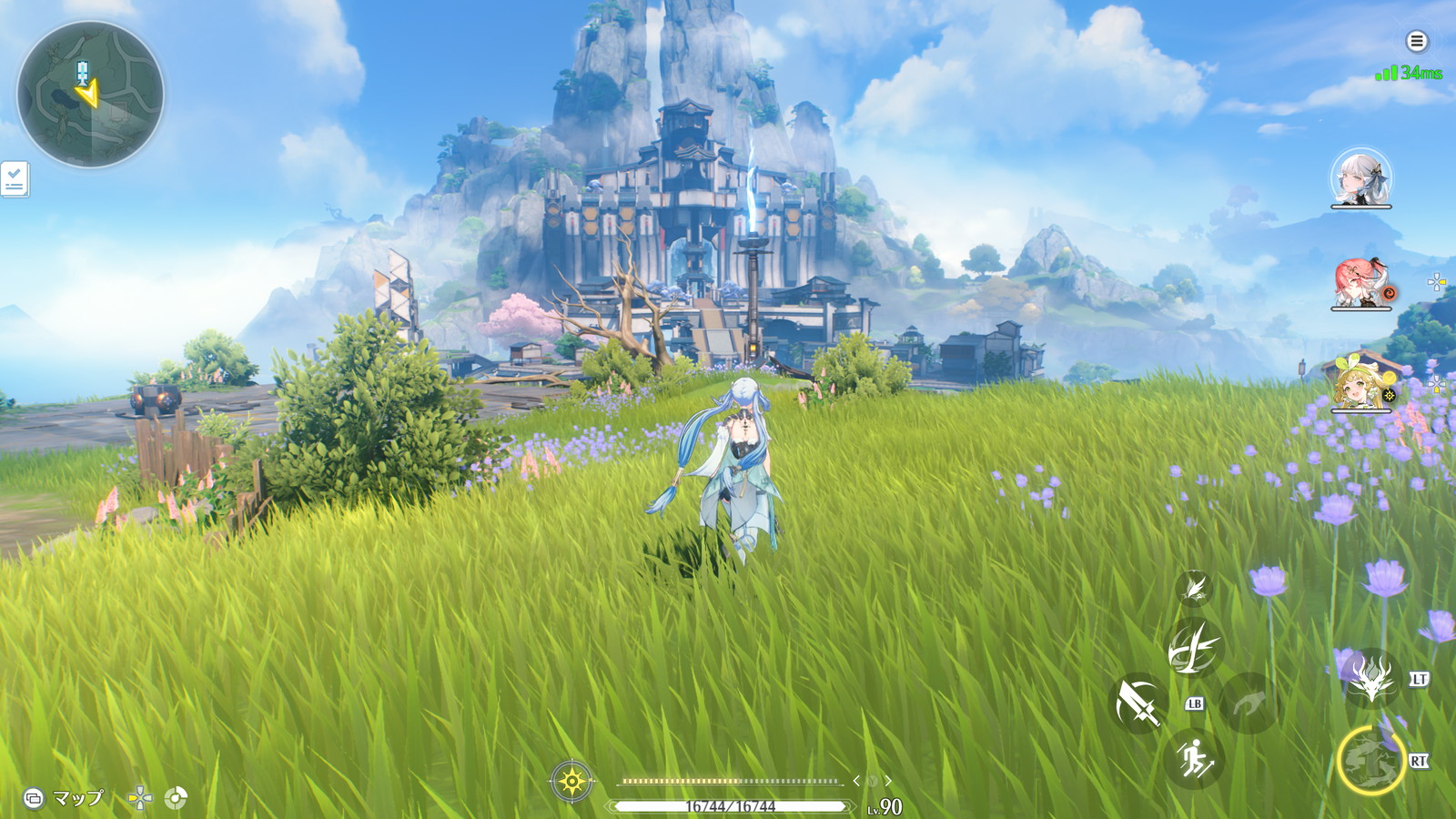Tap the faded grabbing hand button
1456x819 pixels.
click(1249, 703)
